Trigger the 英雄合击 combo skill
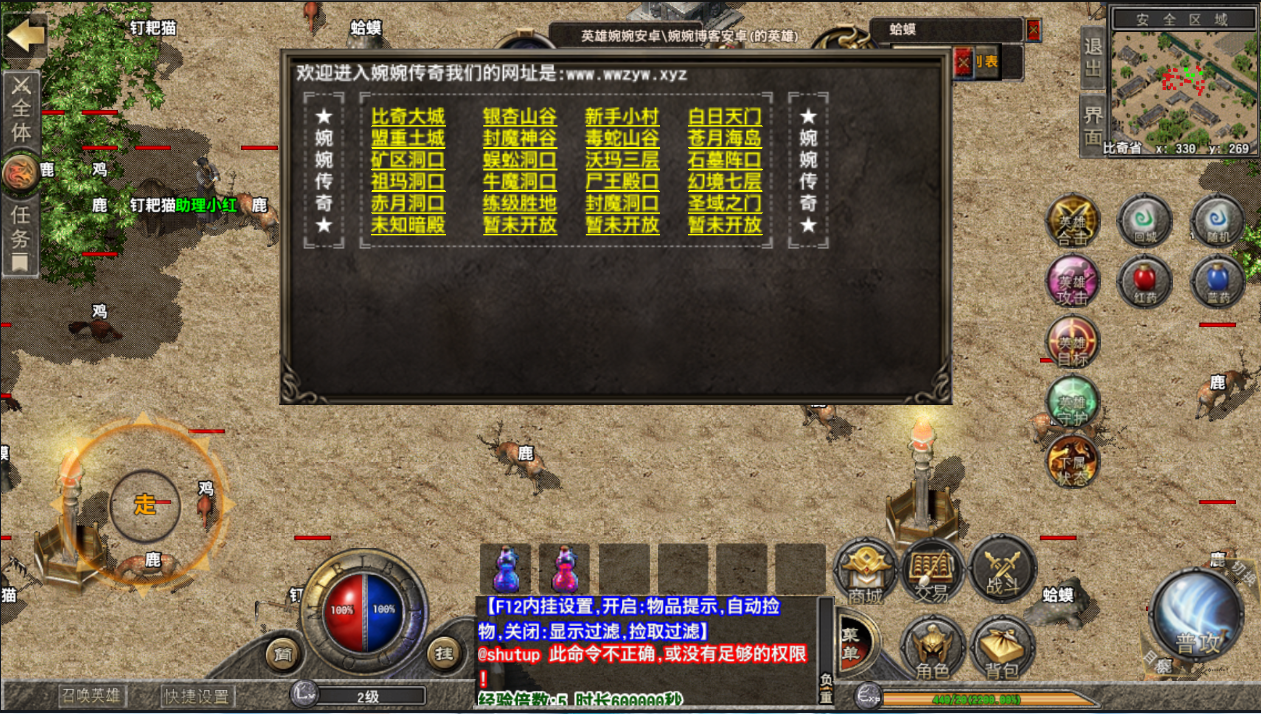This screenshot has height=714, width=1261. tap(1072, 222)
